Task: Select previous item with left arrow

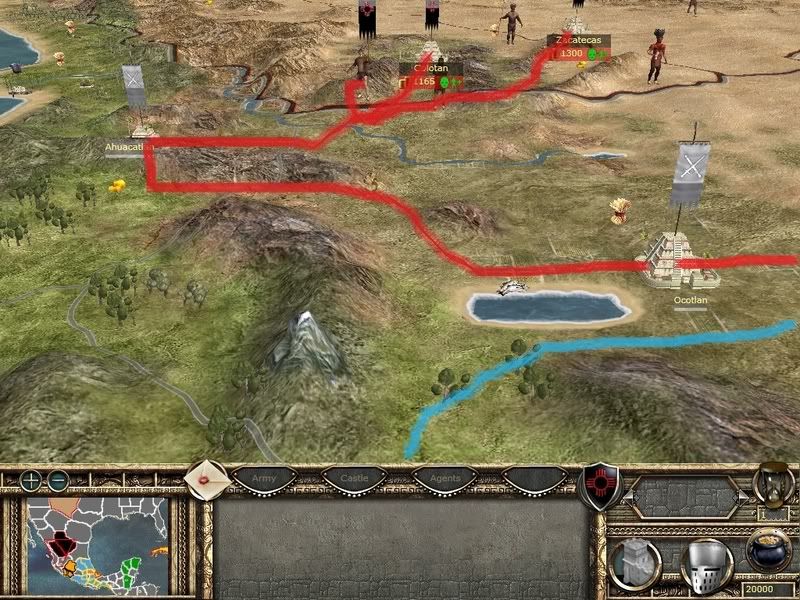Action: [629, 497]
